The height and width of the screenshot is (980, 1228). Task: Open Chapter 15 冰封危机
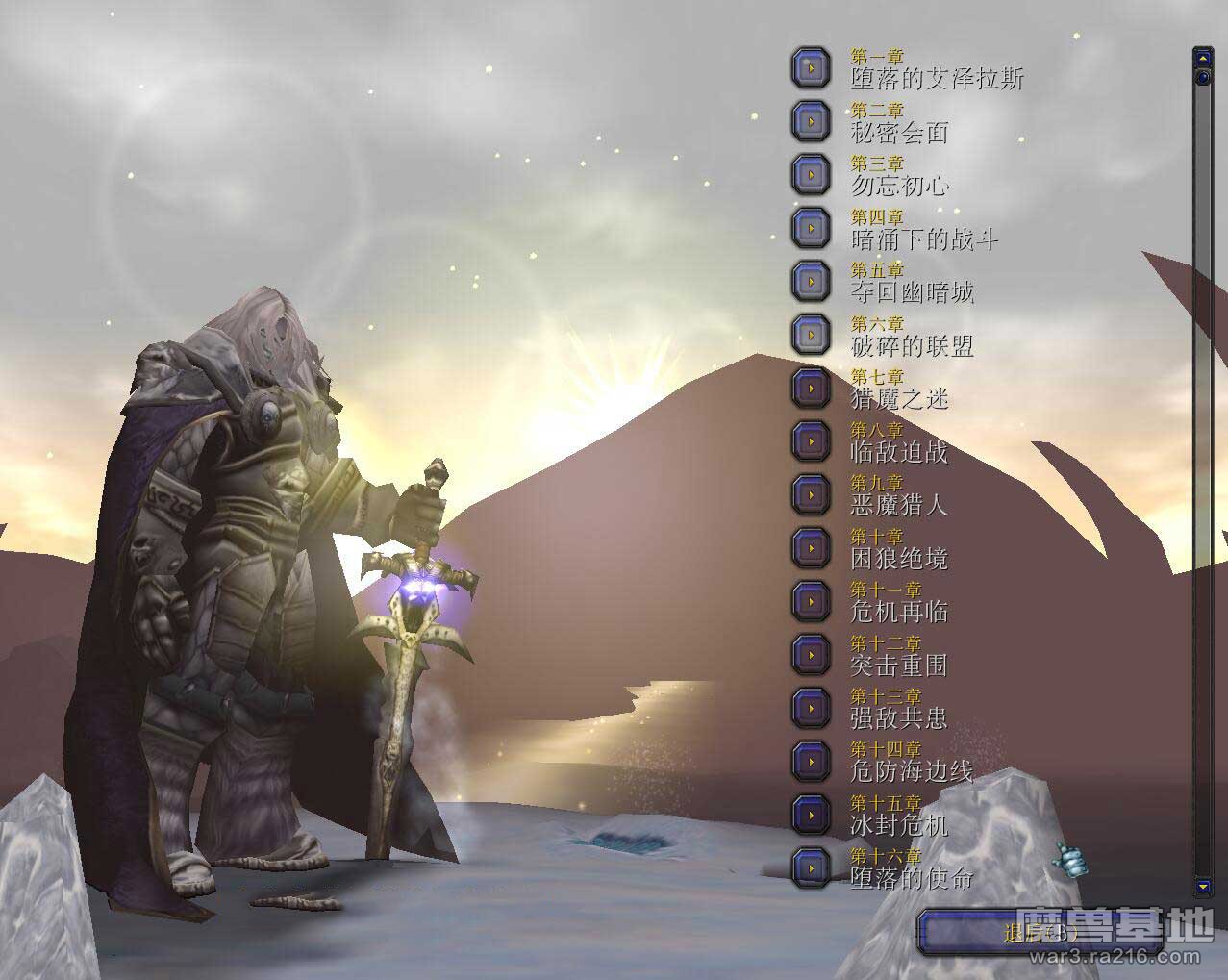point(812,814)
